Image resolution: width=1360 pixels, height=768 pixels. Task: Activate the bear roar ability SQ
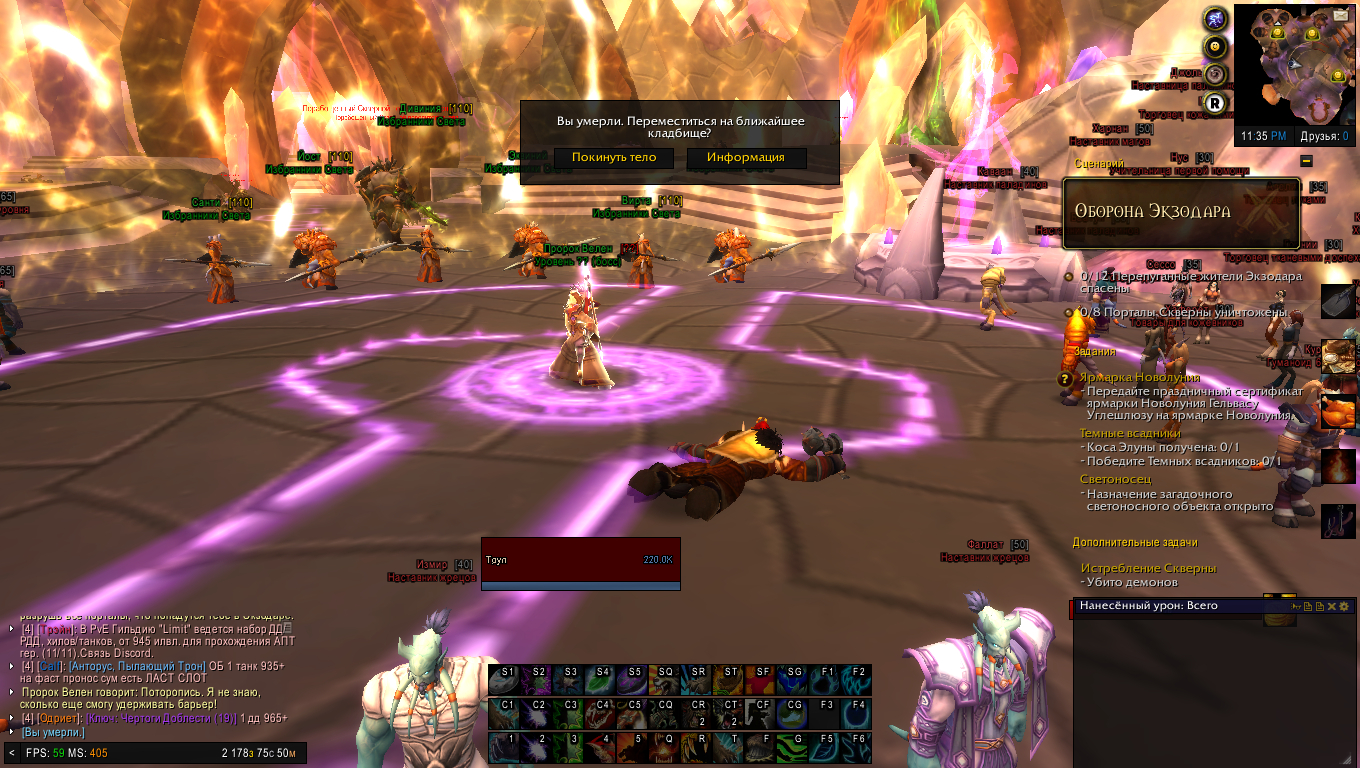[x=666, y=680]
